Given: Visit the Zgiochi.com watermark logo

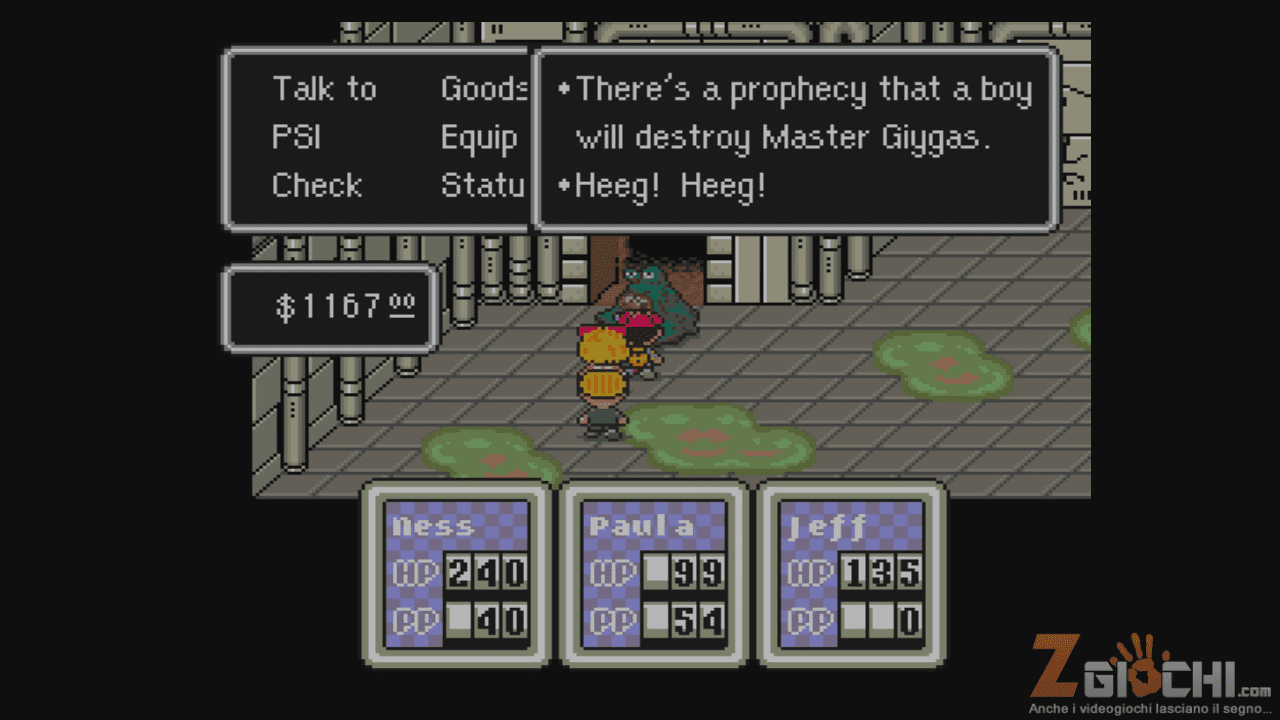Looking at the screenshot, I should coord(1150,672).
